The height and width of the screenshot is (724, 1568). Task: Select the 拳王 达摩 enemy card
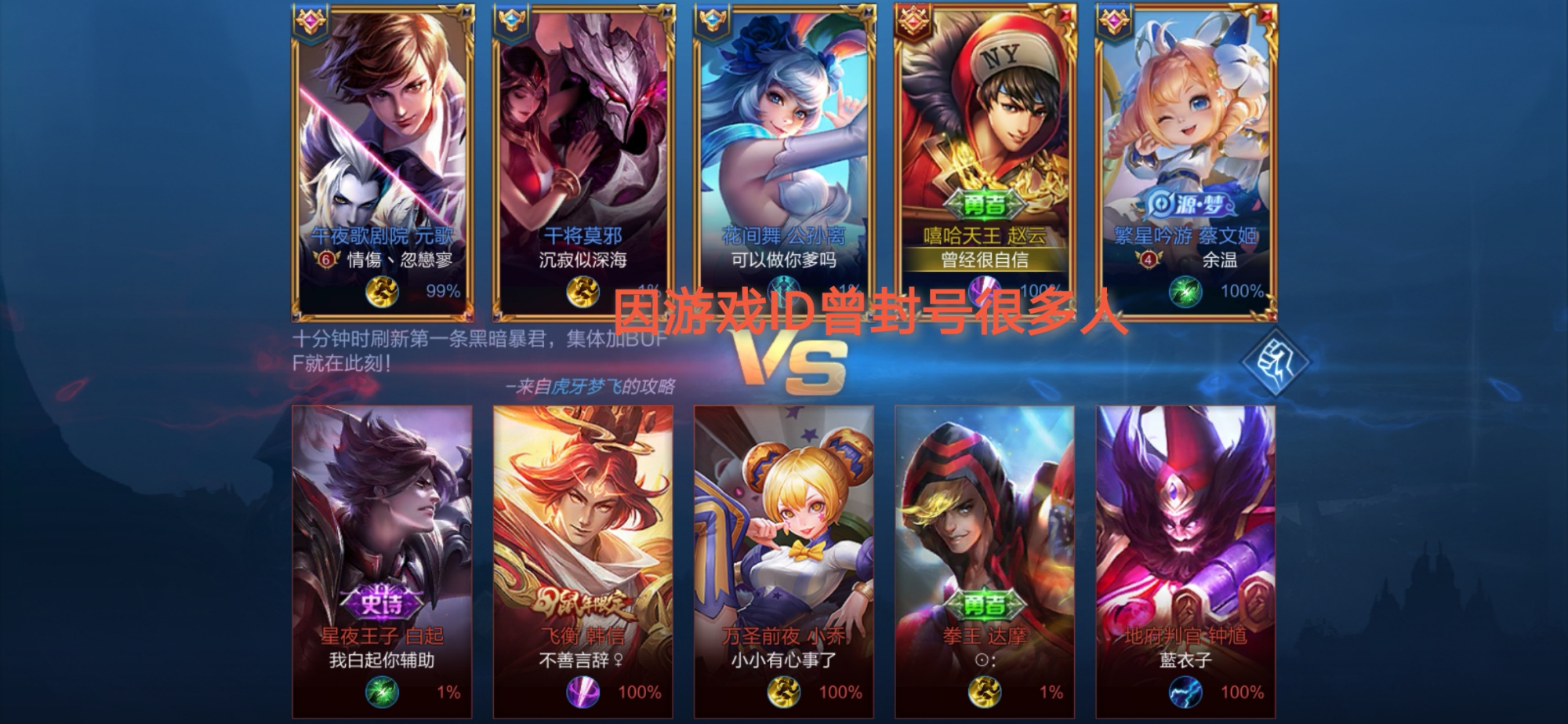tap(985, 561)
